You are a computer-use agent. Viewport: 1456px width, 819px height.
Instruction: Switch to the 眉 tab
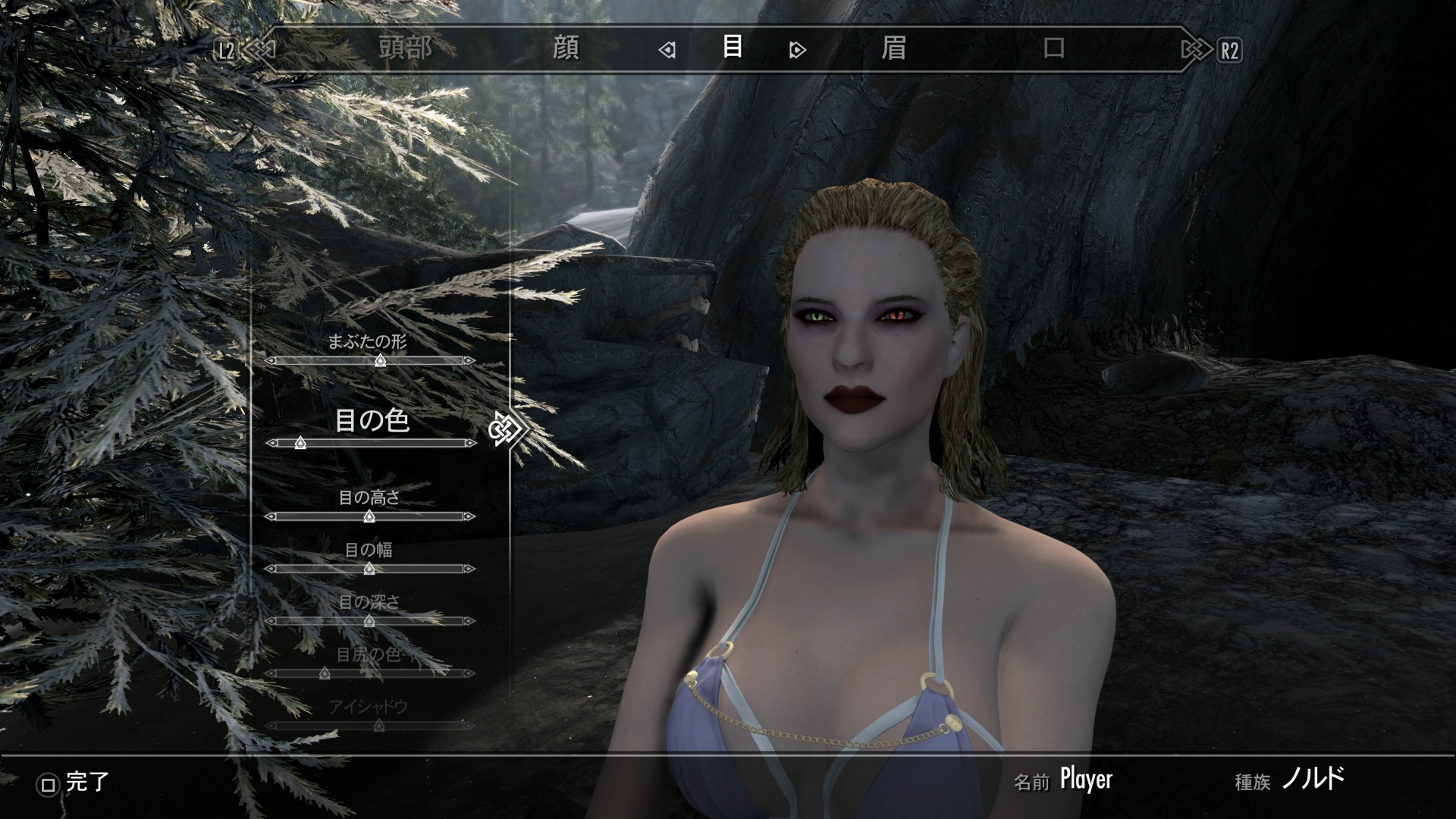(893, 49)
